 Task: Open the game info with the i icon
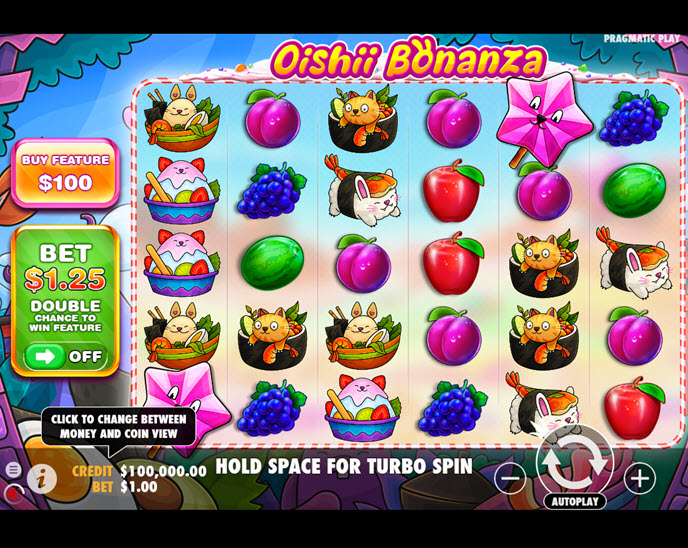click(x=42, y=477)
